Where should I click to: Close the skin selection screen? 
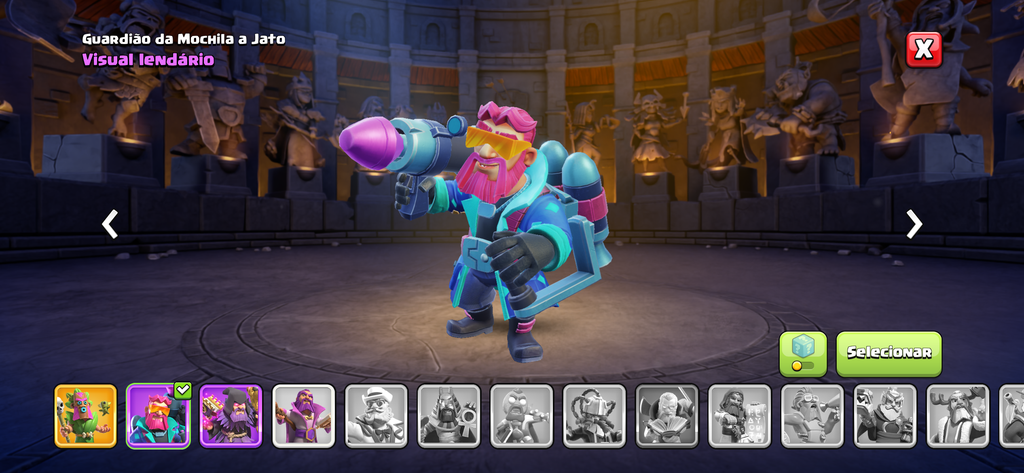point(924,48)
